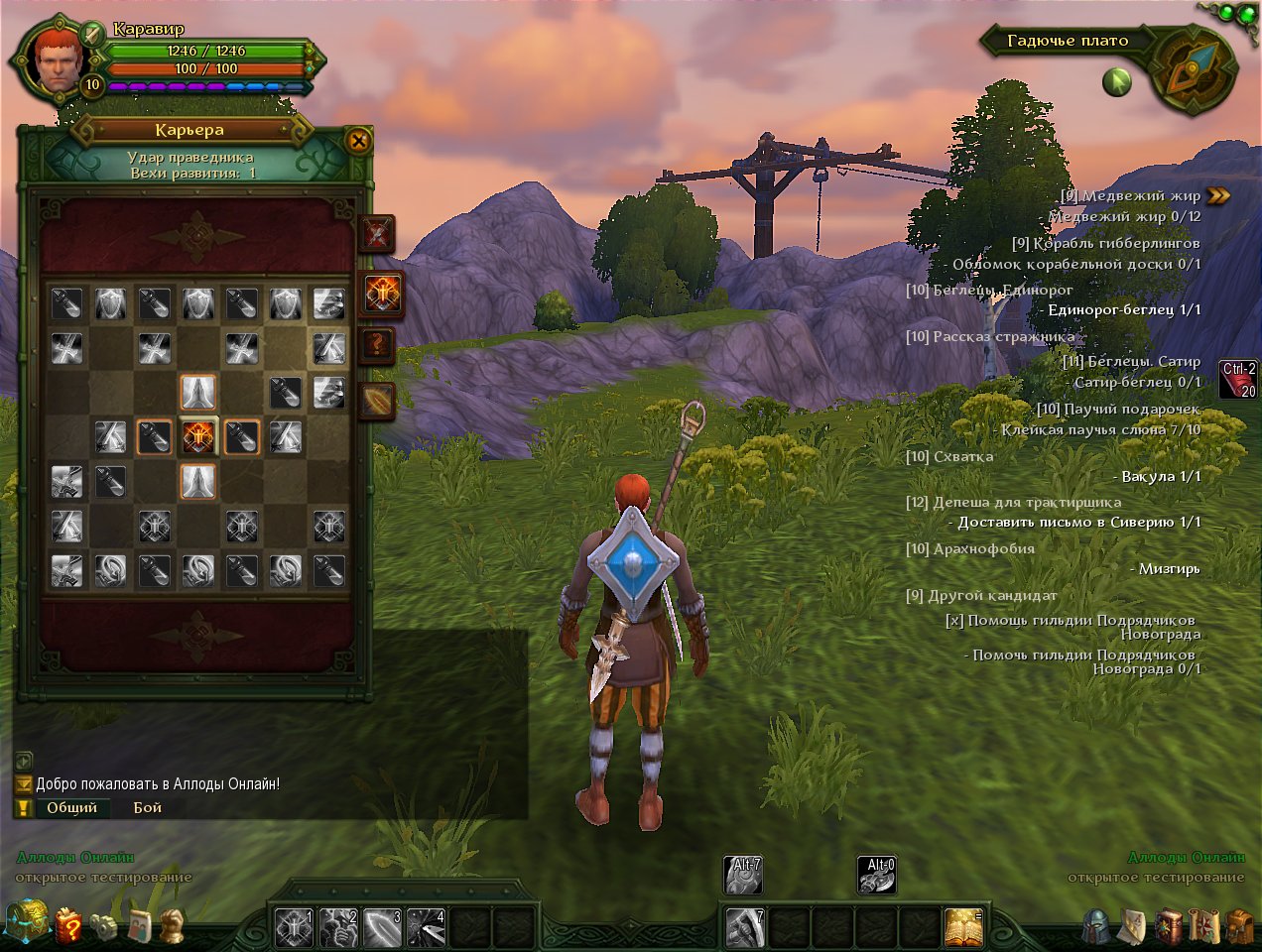Open the question mark talent tab
The height and width of the screenshot is (952, 1262).
pyautogui.click(x=378, y=346)
